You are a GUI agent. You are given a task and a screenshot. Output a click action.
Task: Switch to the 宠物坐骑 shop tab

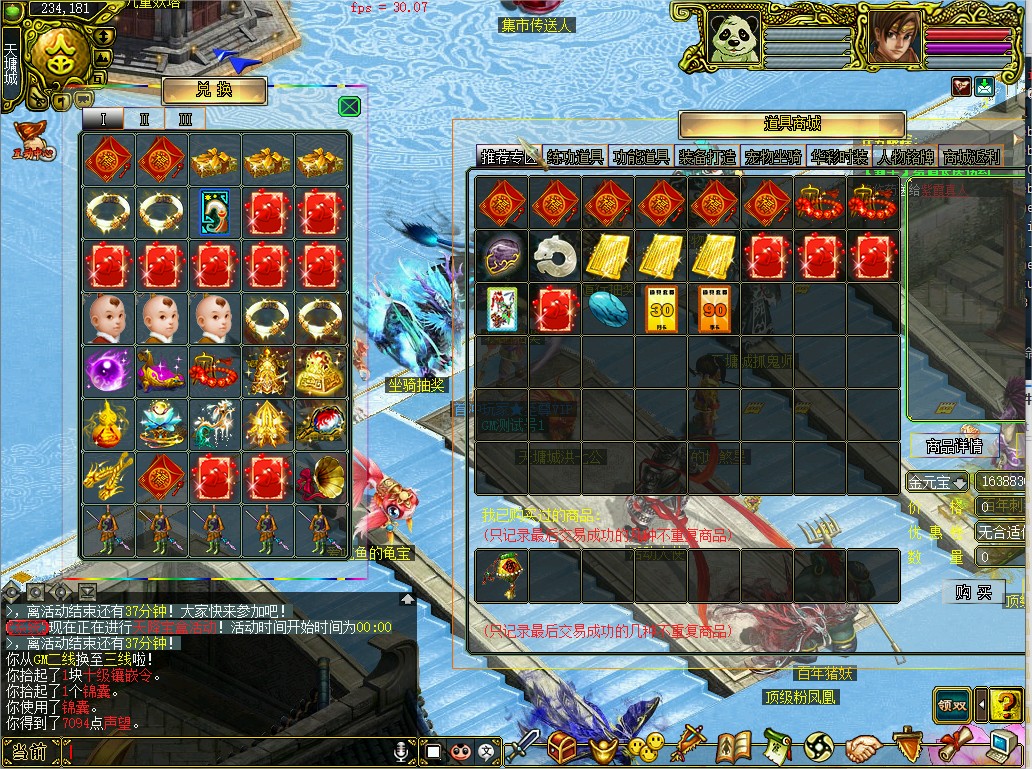(773, 157)
